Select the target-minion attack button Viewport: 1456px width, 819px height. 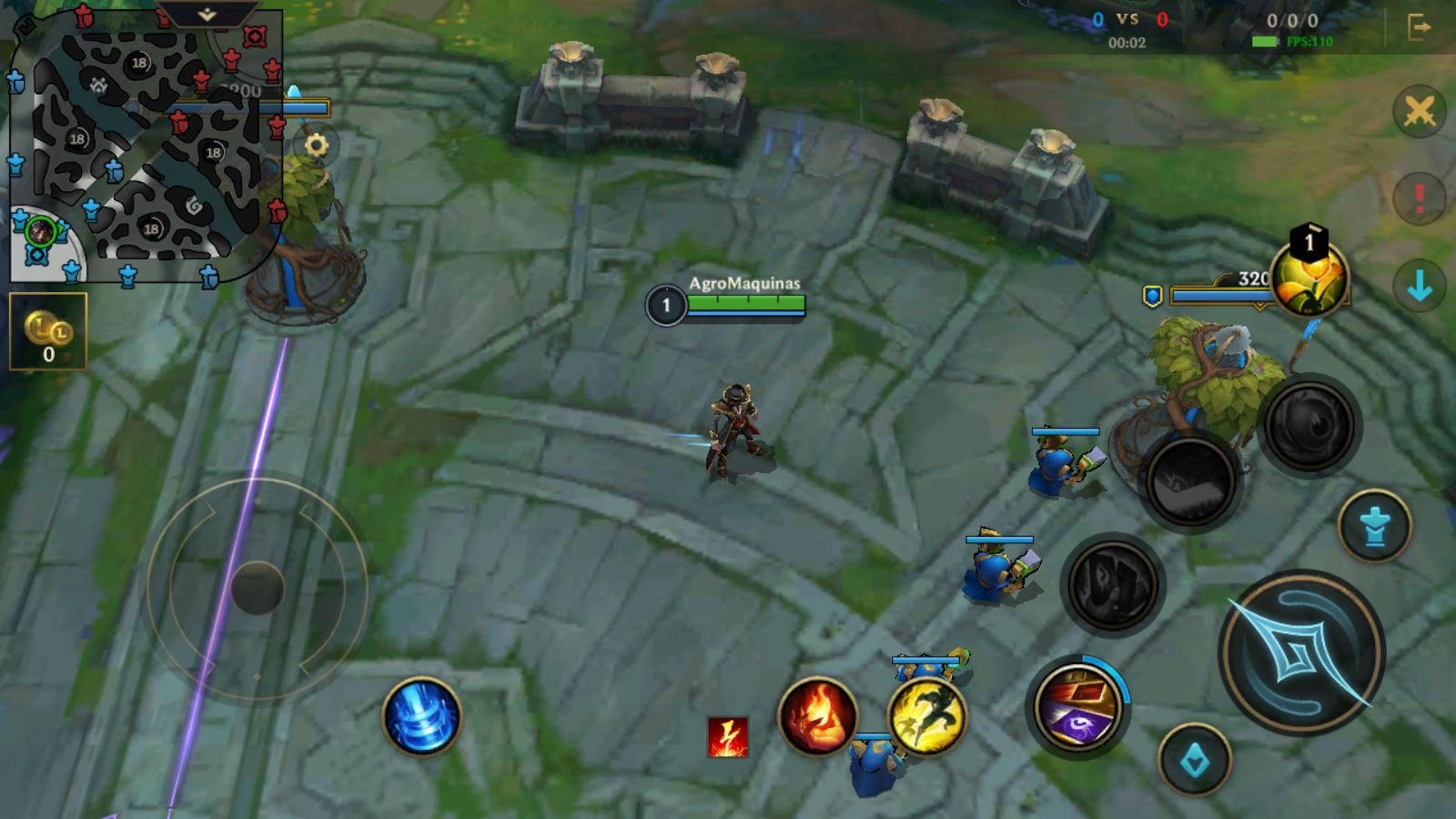(x=1374, y=526)
